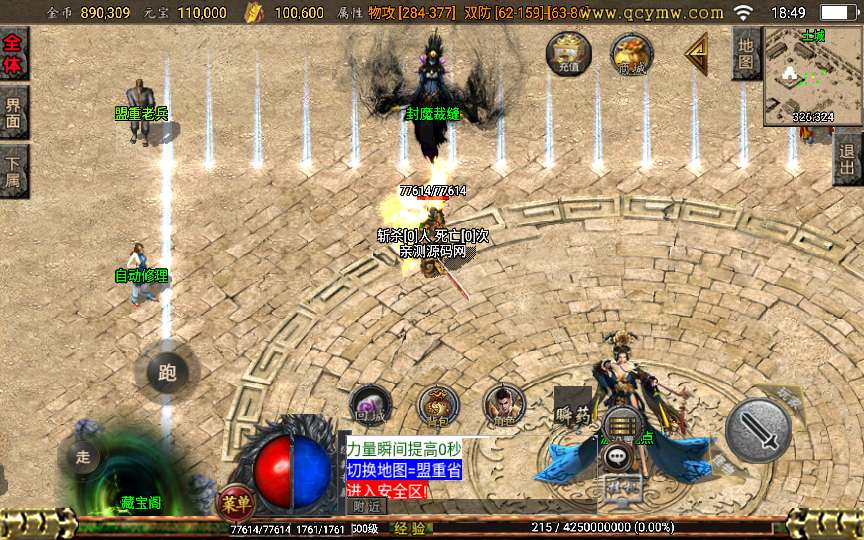864x540 pixels.
Task: Open the 角色 character icon
Action: point(503,405)
